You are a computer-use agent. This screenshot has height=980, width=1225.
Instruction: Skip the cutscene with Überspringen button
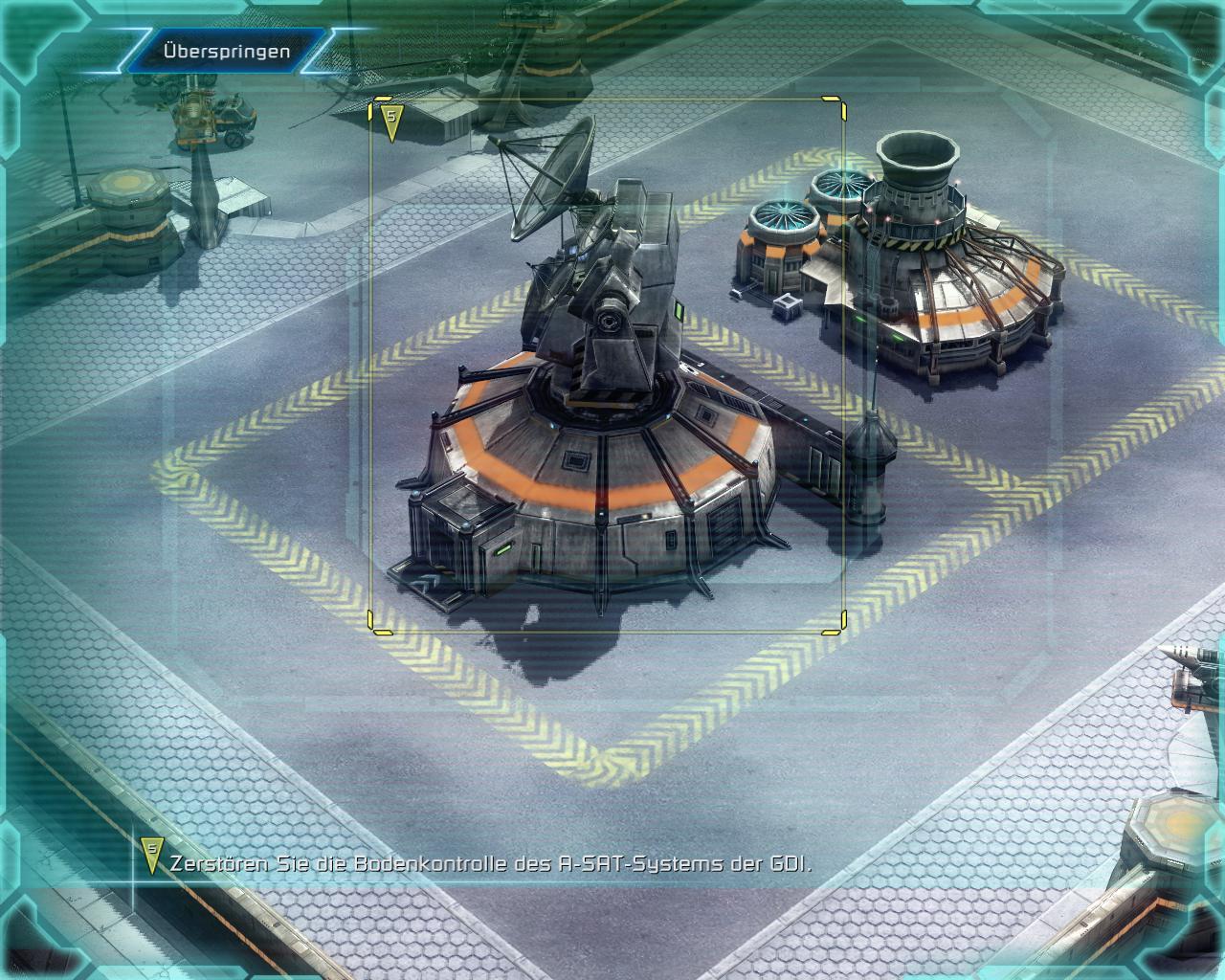[x=226, y=51]
